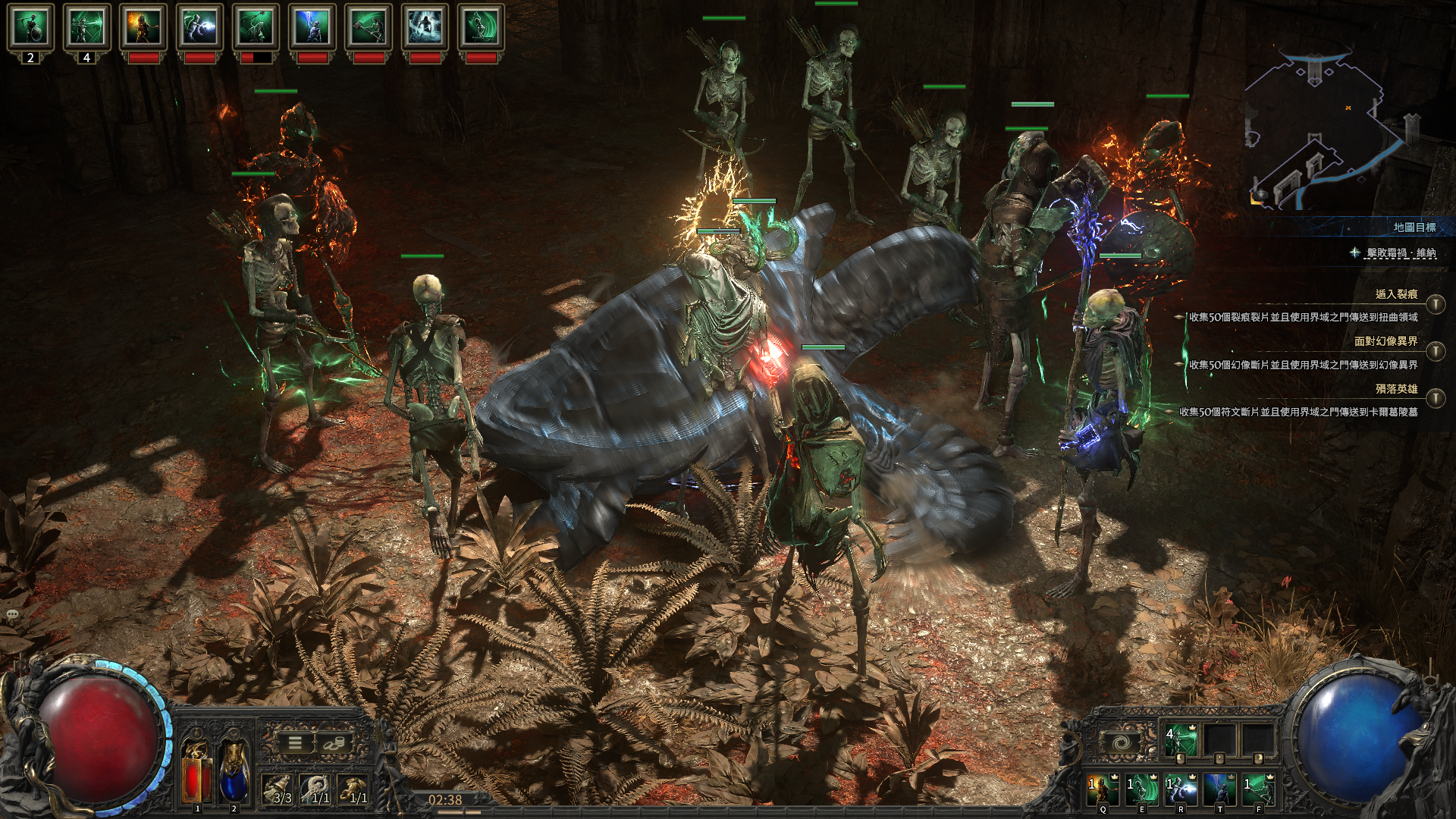Select the skeletal archer minion icon showing 4
Screen dimensions: 1456x819
86,27
